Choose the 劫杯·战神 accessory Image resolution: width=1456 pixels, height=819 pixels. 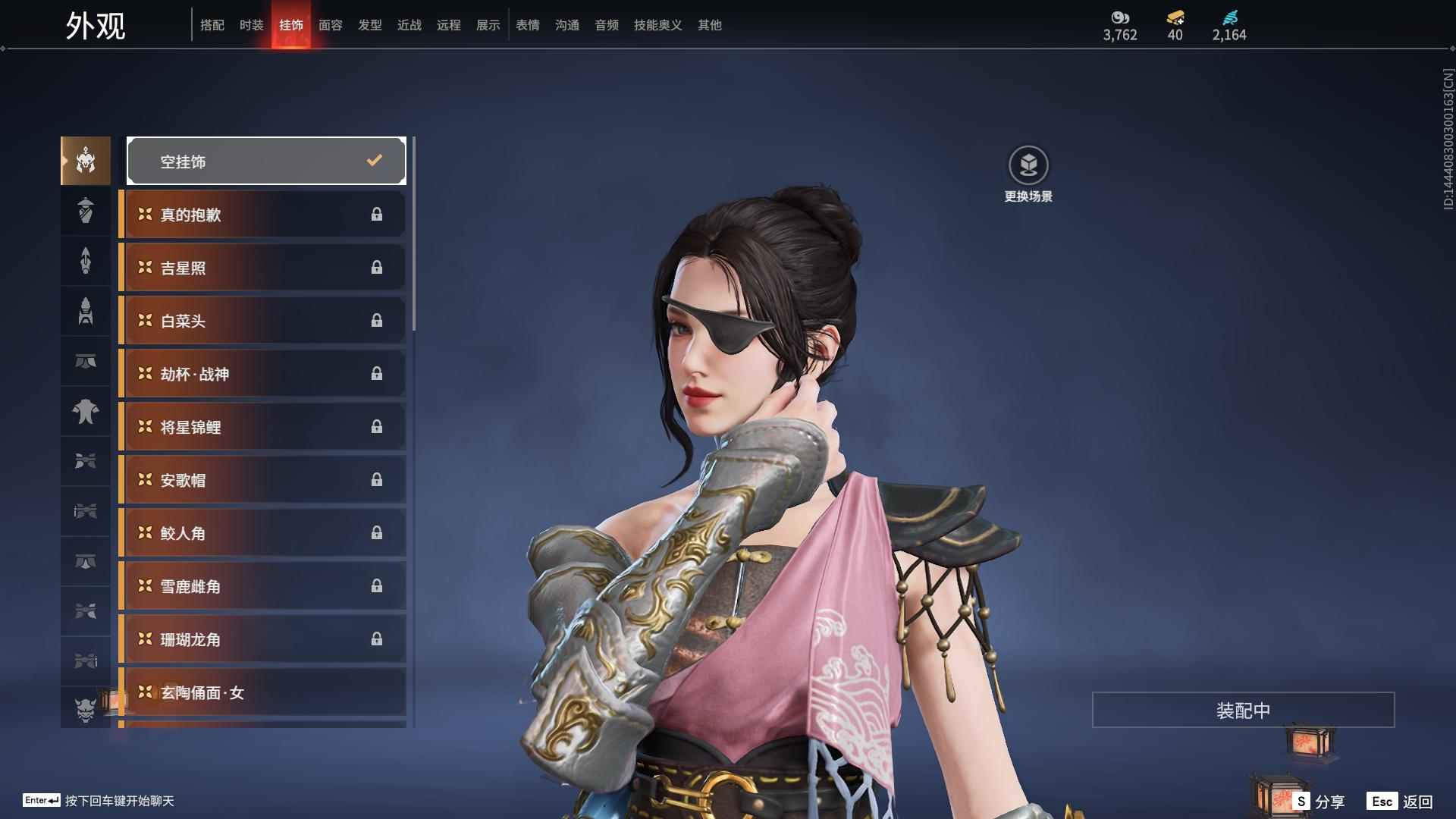(x=262, y=374)
